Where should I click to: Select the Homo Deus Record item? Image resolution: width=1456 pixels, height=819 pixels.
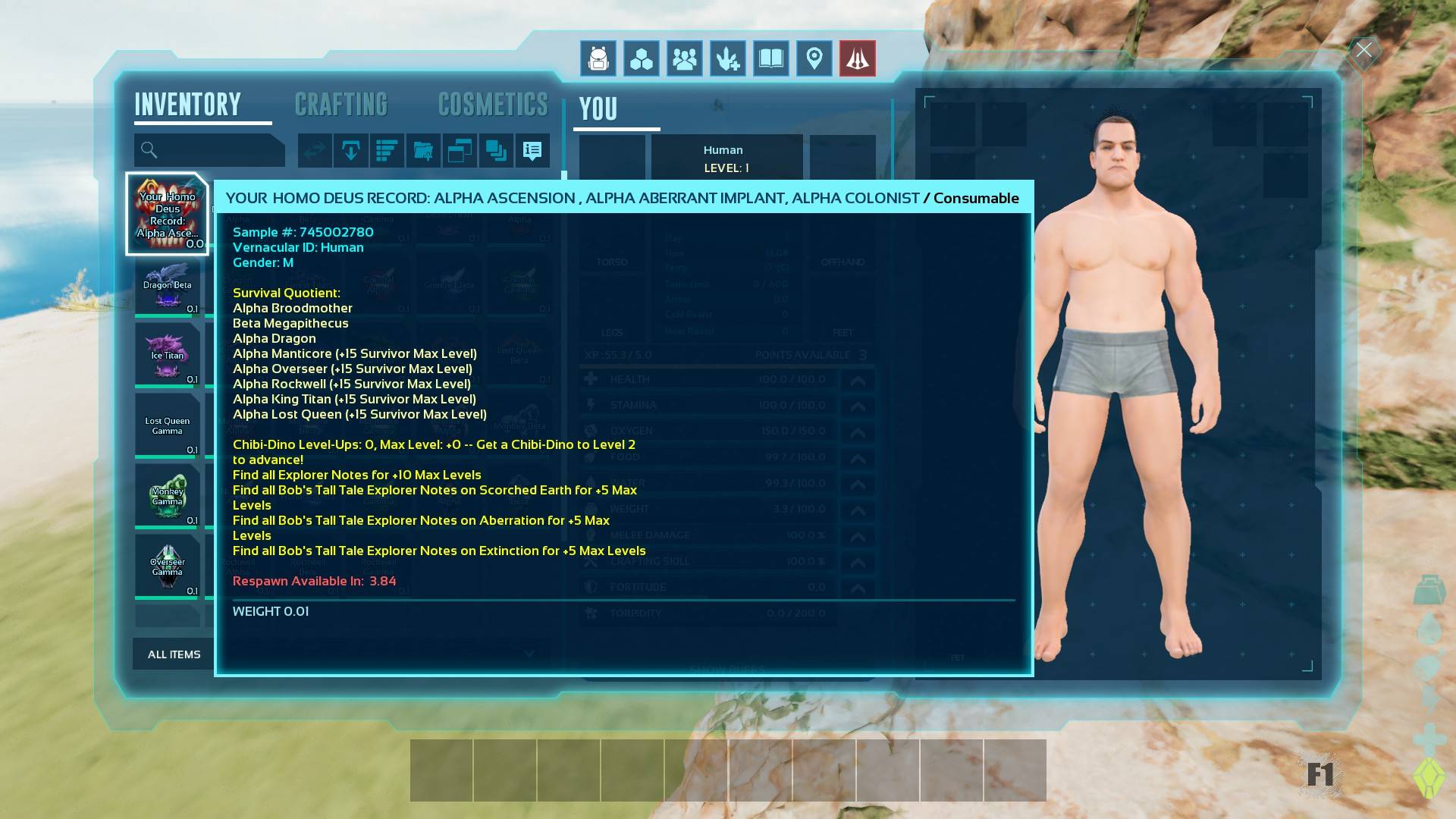tap(168, 214)
